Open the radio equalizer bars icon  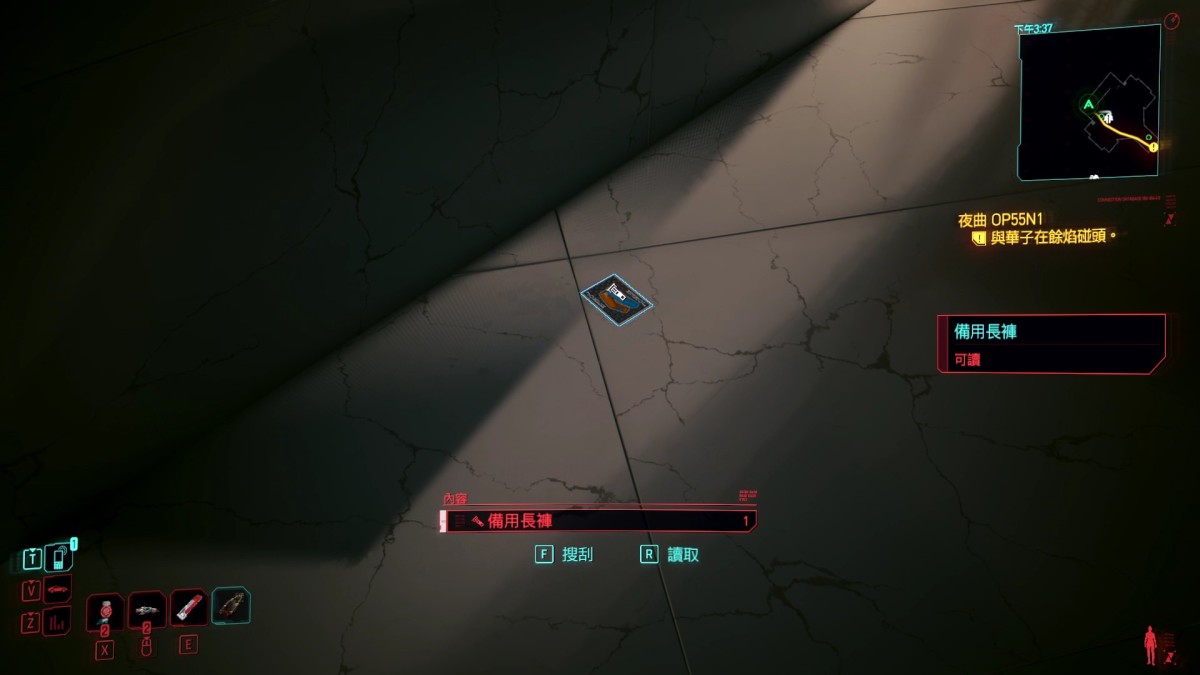click(x=57, y=621)
